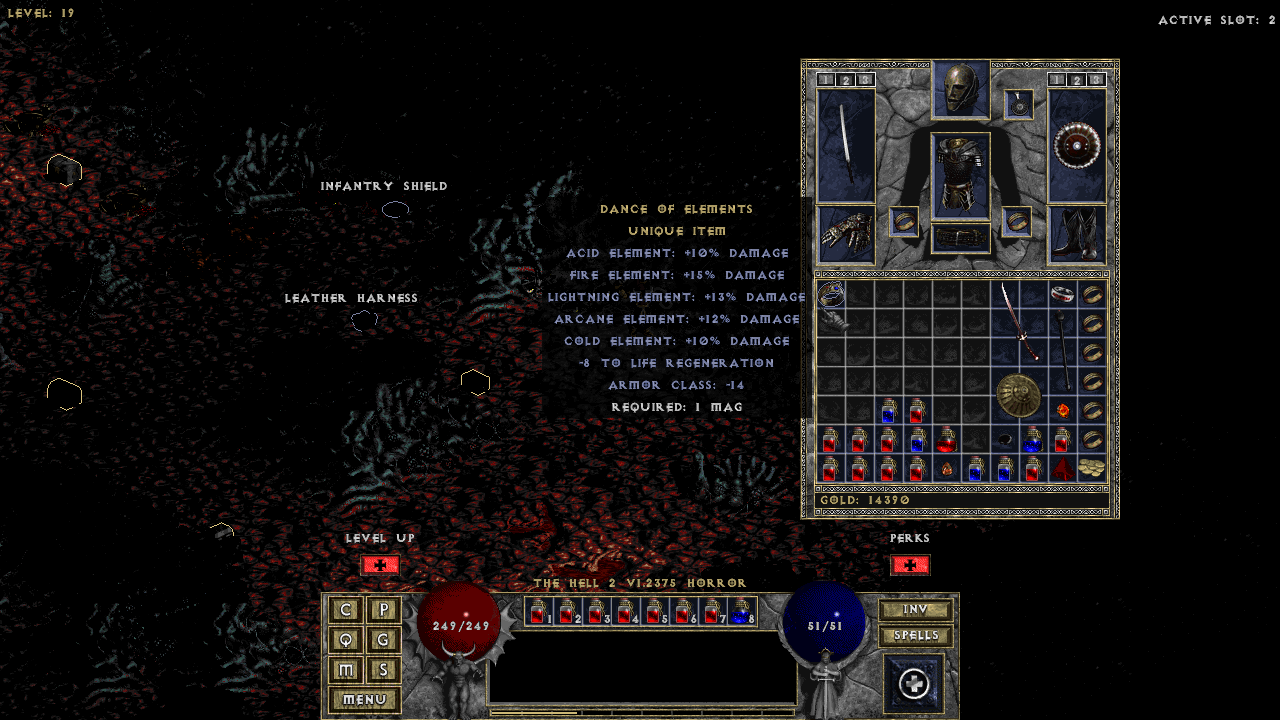Use the red potion in belt slot 1
Screen dimensions: 1280x720
(x=538, y=611)
